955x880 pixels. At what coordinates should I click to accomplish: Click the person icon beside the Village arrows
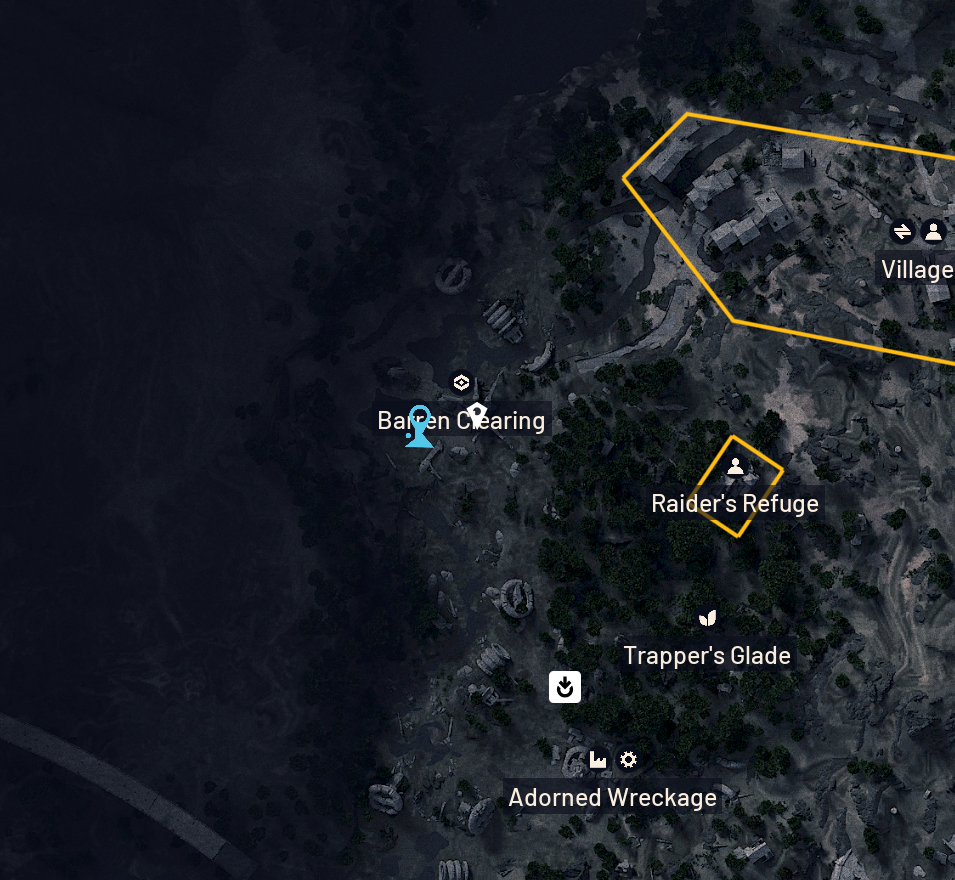933,232
